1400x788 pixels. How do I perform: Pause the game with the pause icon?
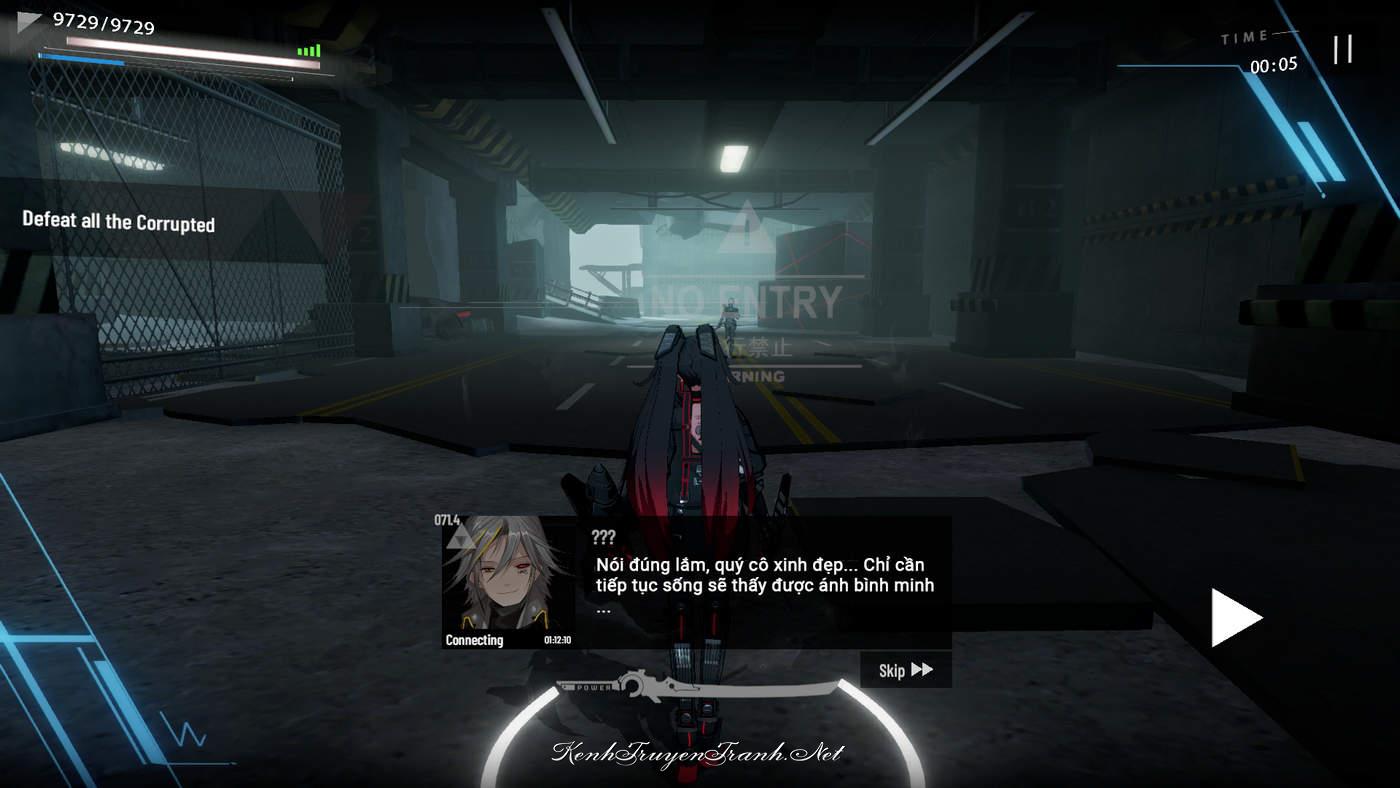point(1342,49)
